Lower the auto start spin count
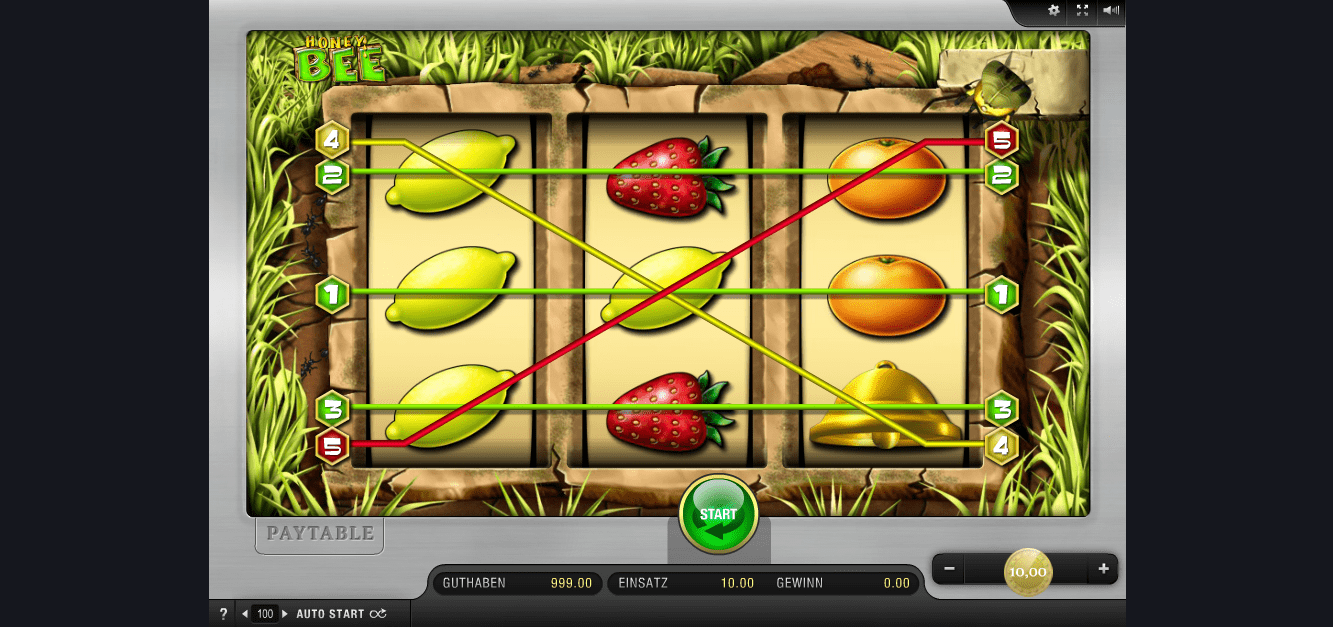Screen dimensions: 1333x627 click(246, 614)
